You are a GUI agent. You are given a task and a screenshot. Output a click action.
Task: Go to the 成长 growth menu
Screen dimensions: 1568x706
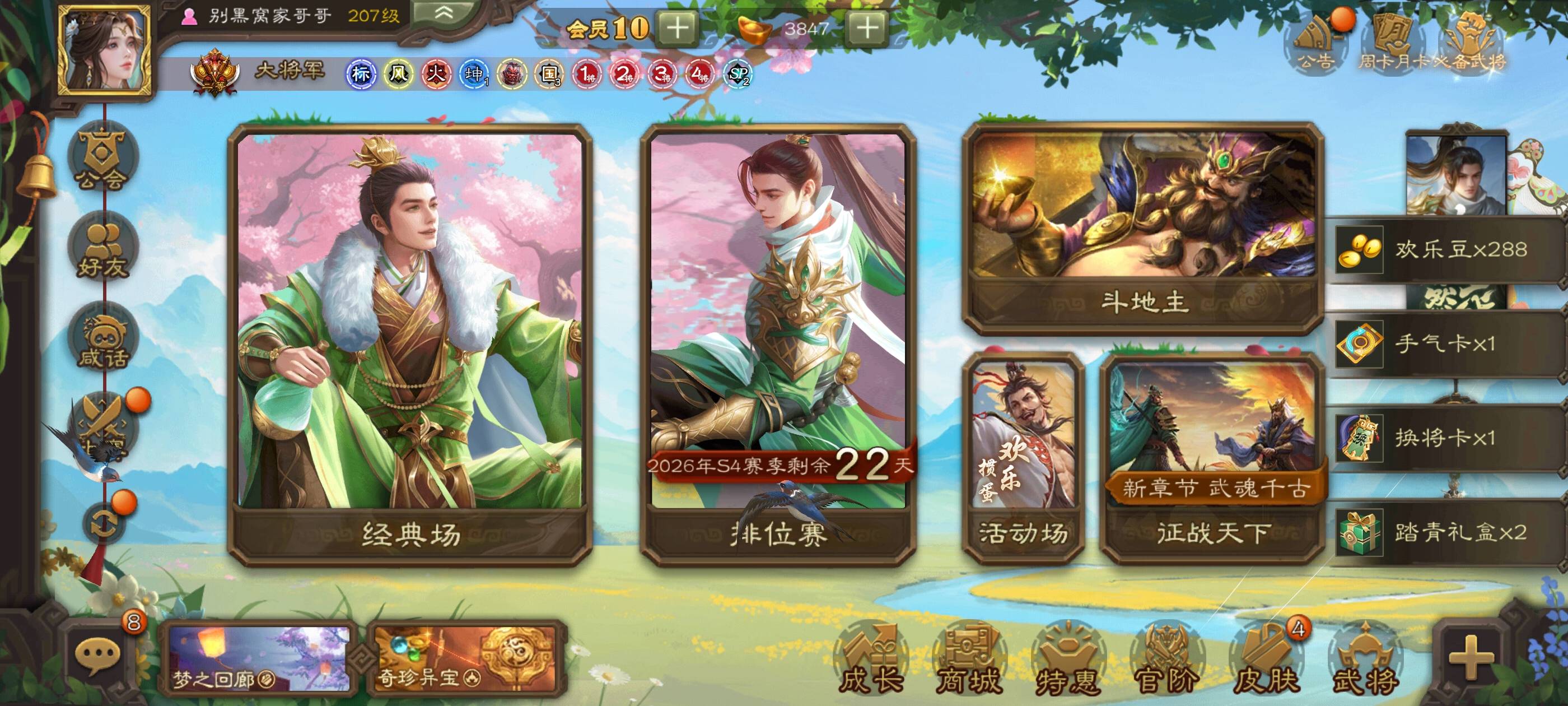tap(871, 659)
